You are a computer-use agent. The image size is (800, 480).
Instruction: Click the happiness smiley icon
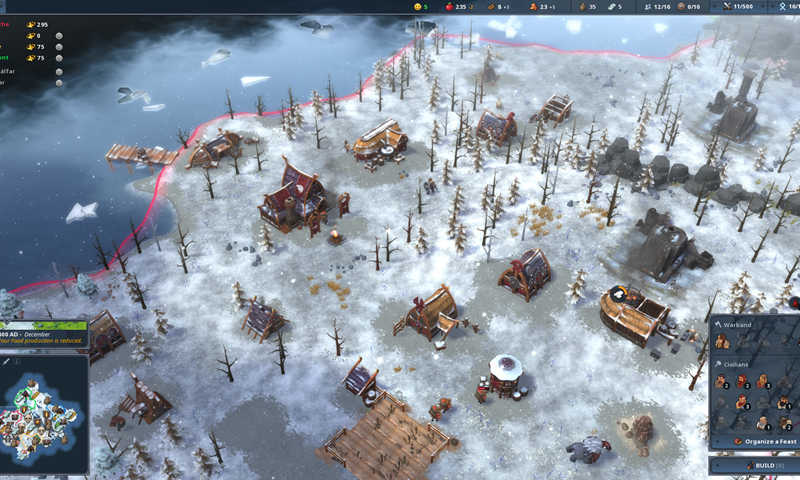[x=419, y=6]
